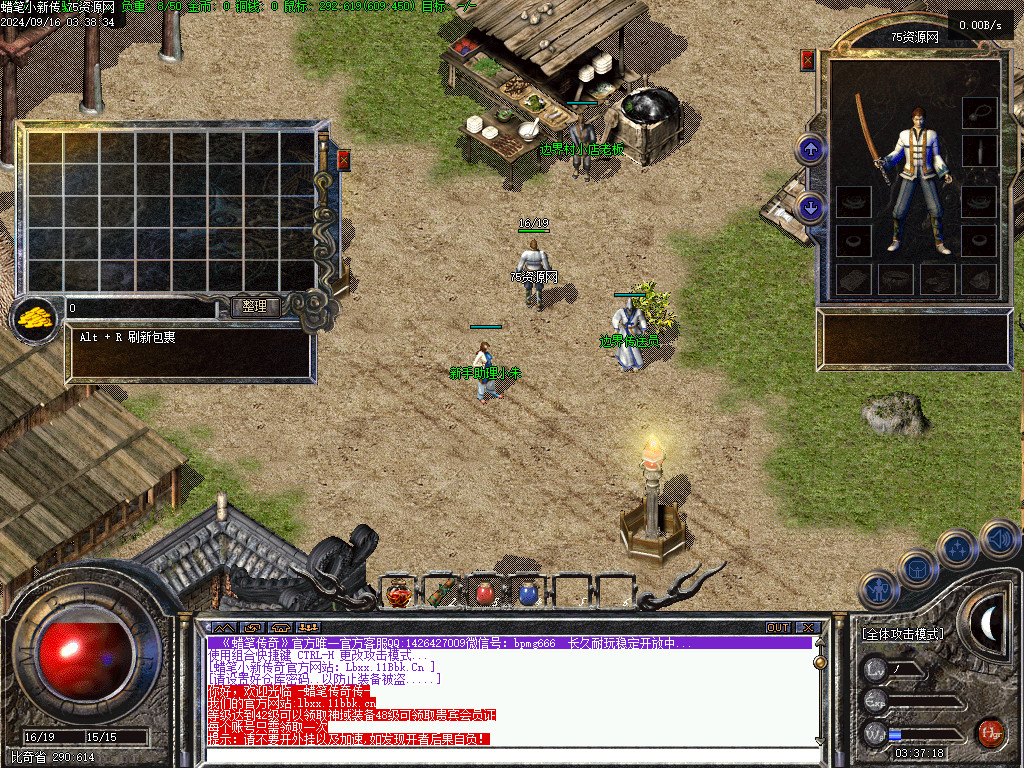Select the blue potion in the belt bar

click(x=528, y=593)
